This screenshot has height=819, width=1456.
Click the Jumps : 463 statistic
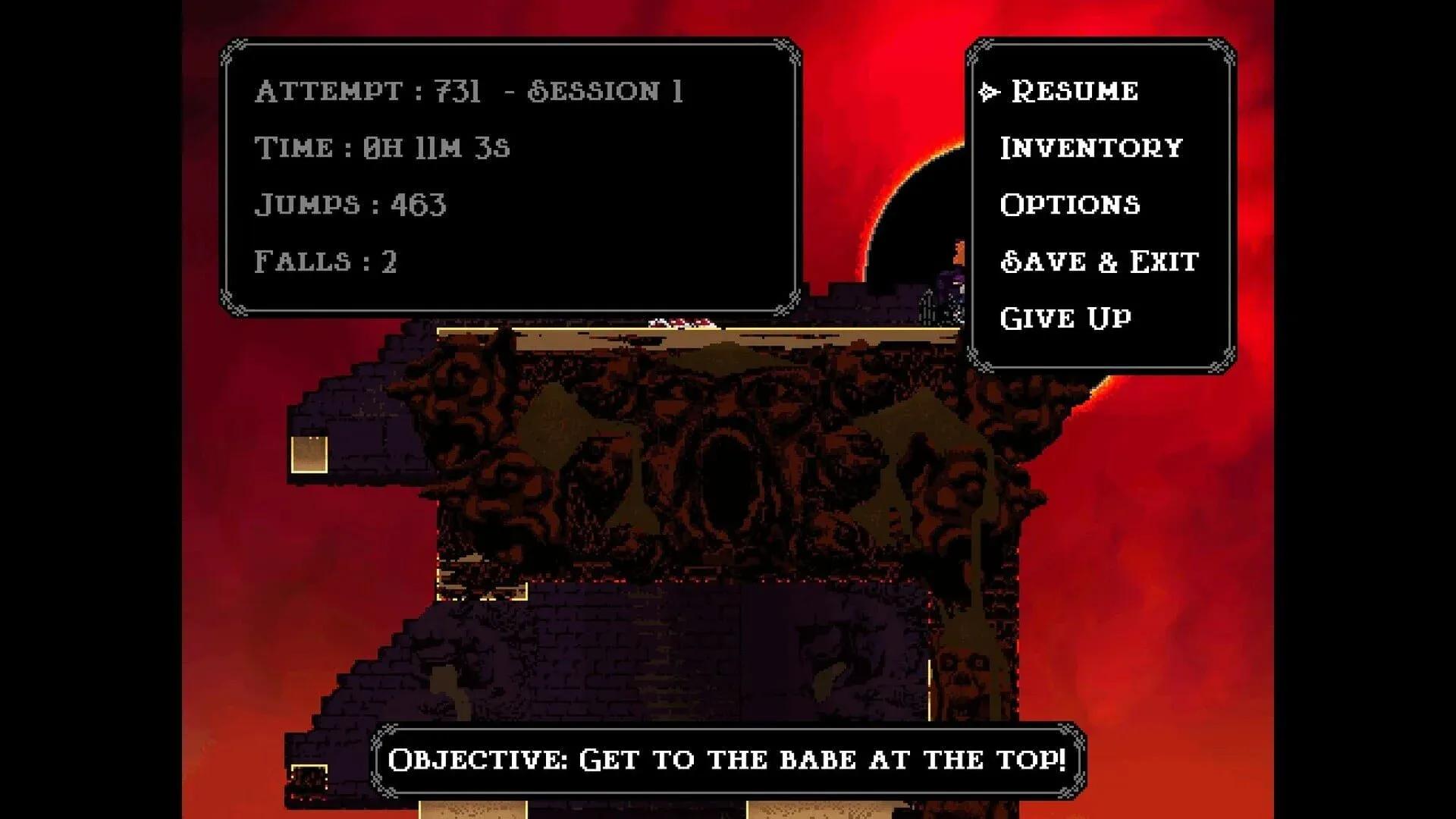pyautogui.click(x=353, y=203)
